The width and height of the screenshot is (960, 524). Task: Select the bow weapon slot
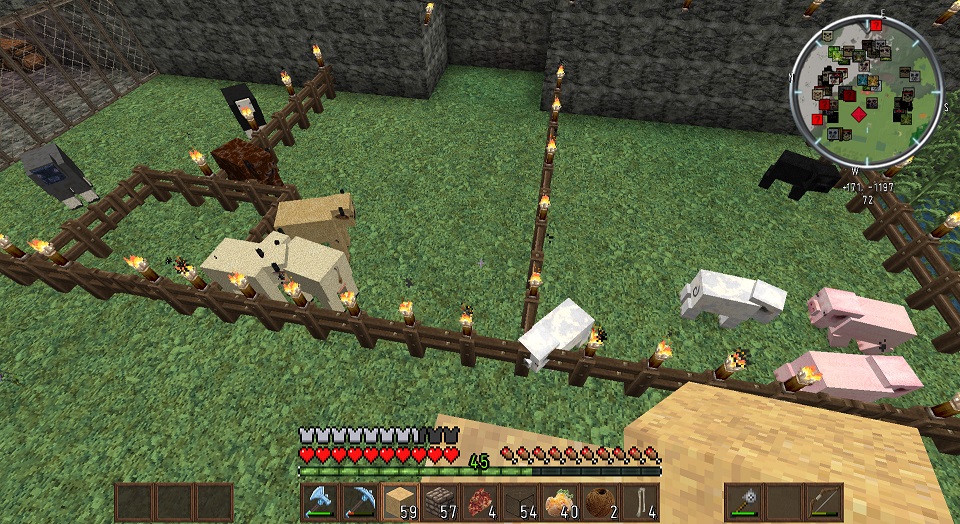(x=823, y=501)
